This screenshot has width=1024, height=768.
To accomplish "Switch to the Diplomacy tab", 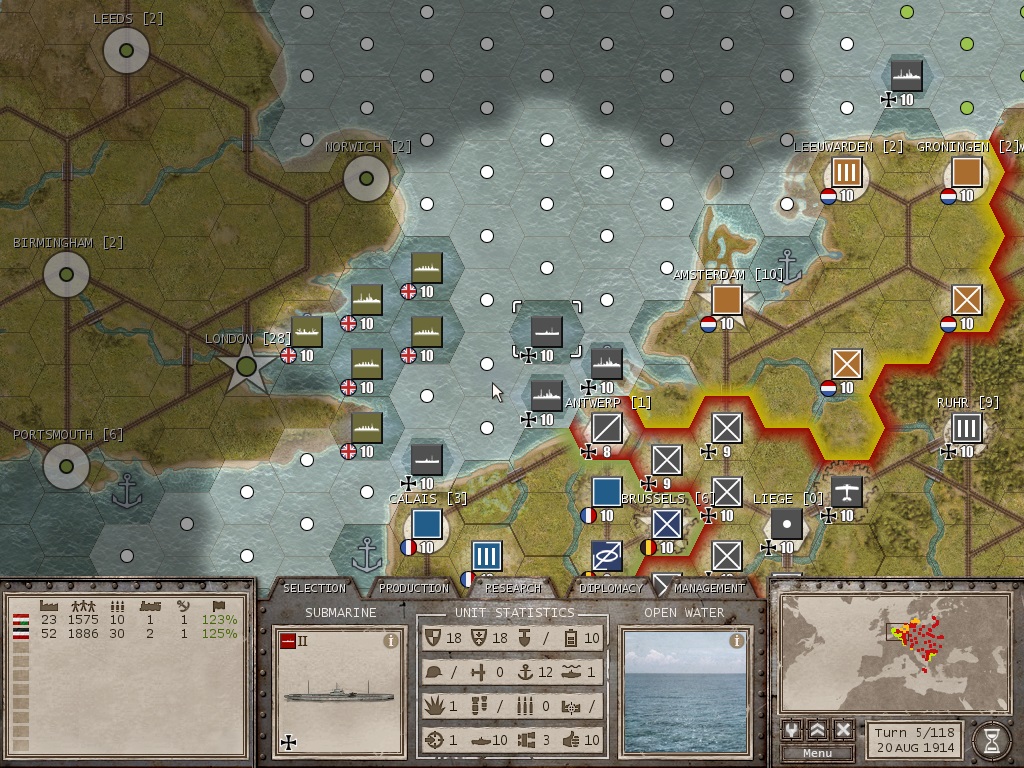I will tap(611, 588).
